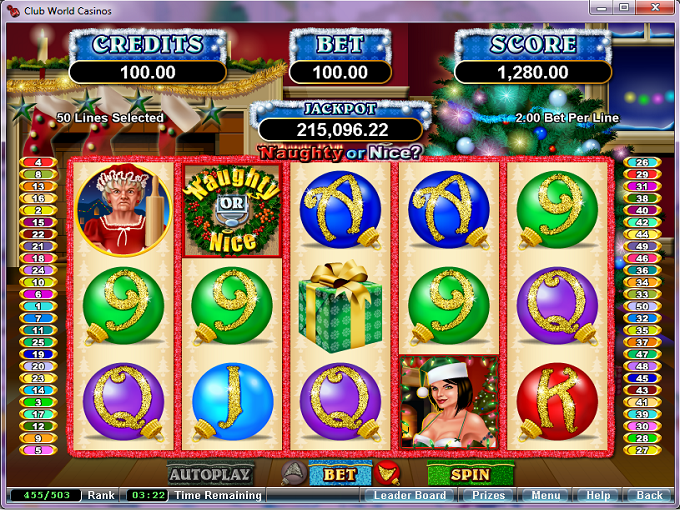Select payline 20 marker
Screen dimensions: 680x511
point(38,365)
